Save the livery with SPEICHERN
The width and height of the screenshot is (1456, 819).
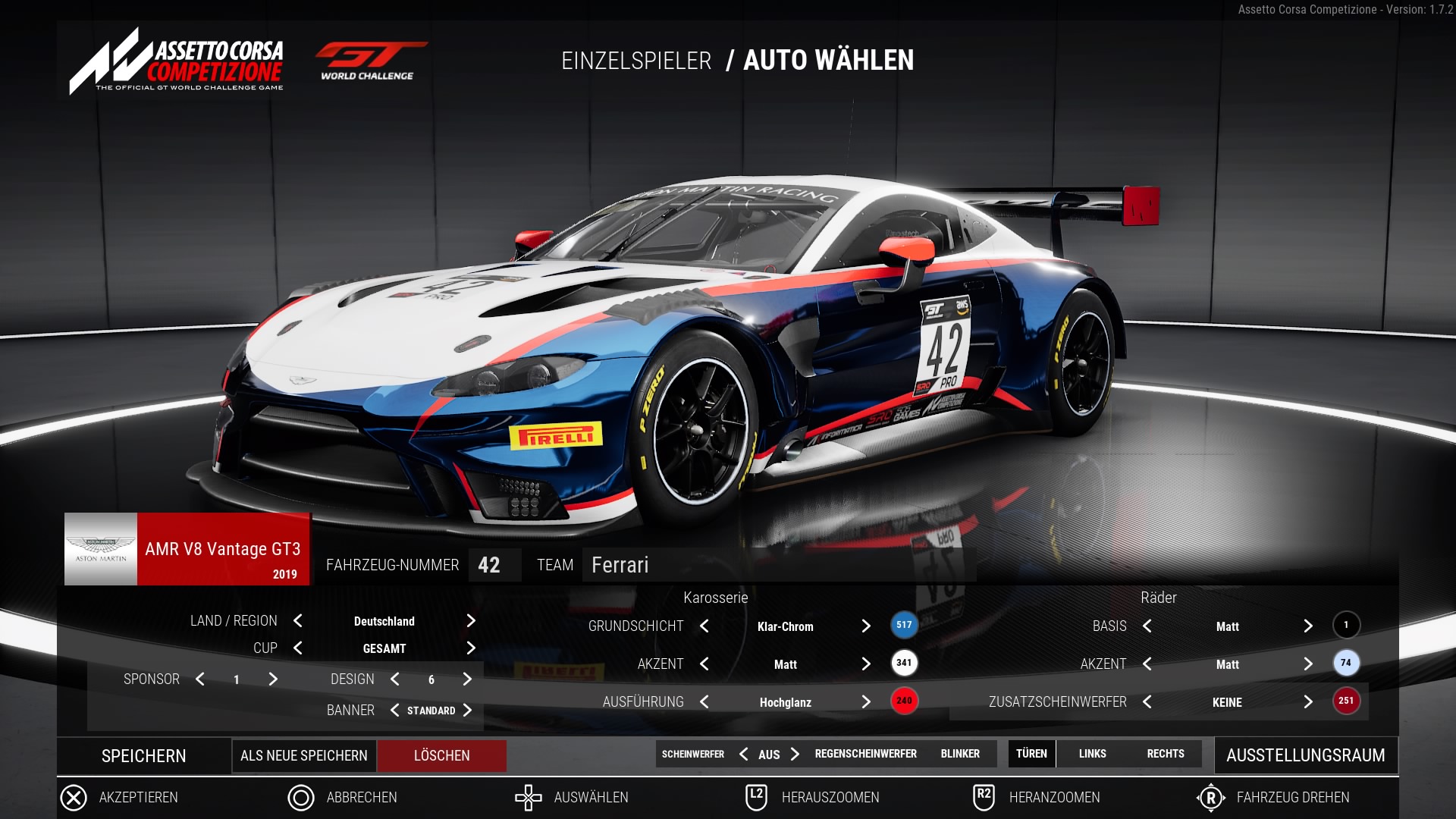143,756
